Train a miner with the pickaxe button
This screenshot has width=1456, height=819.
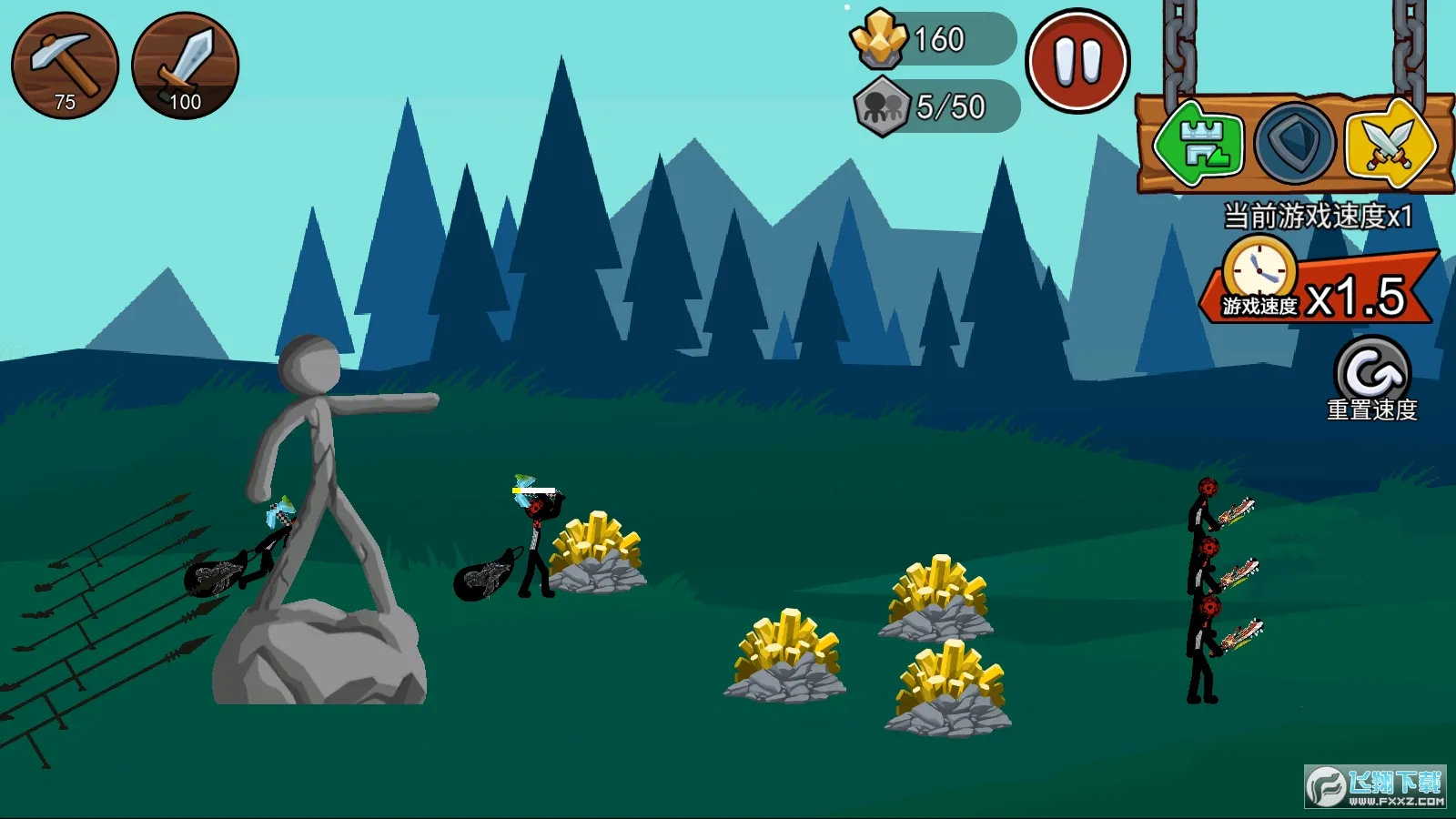(65, 66)
